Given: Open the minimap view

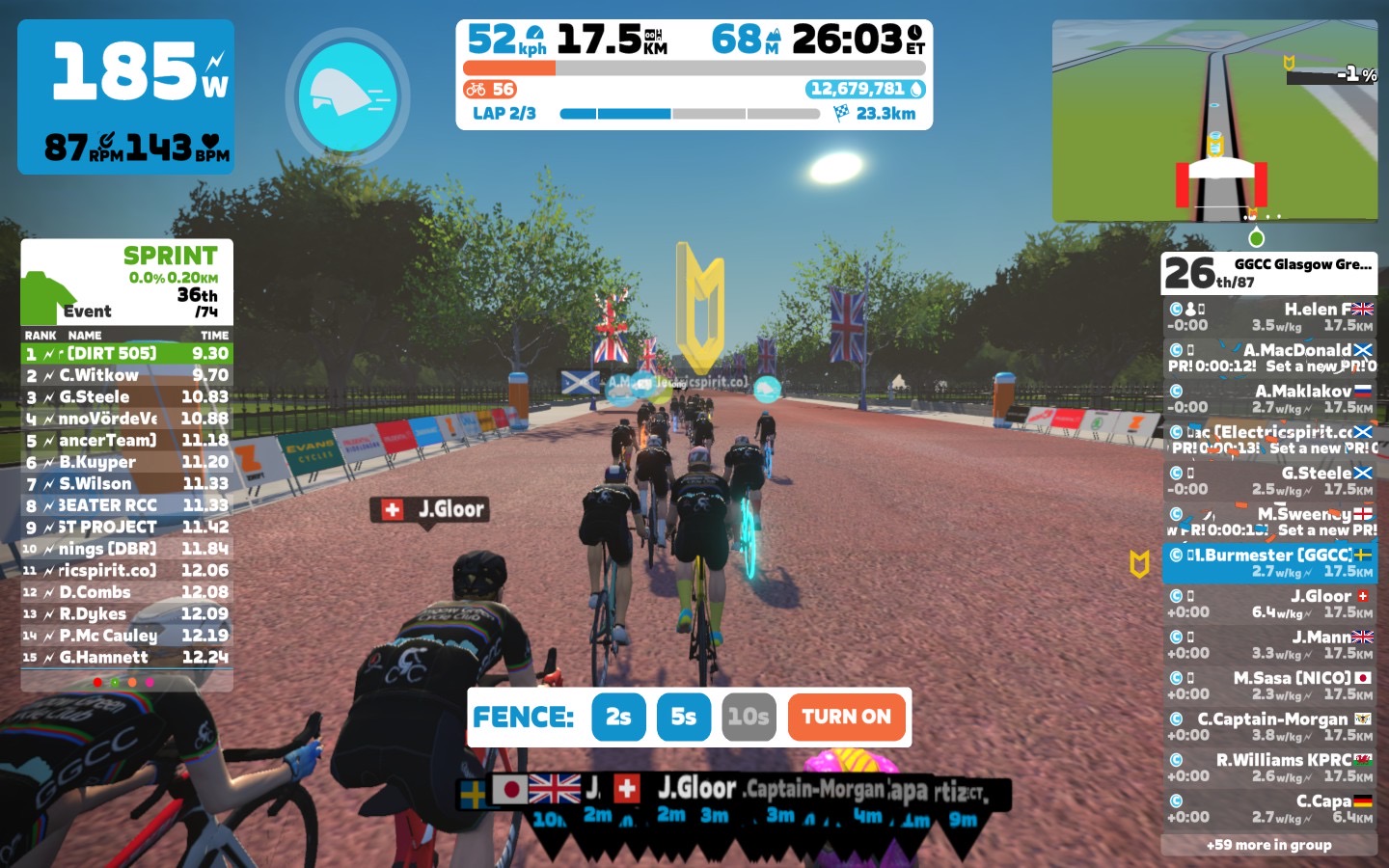Looking at the screenshot, I should [x=1214, y=121].
